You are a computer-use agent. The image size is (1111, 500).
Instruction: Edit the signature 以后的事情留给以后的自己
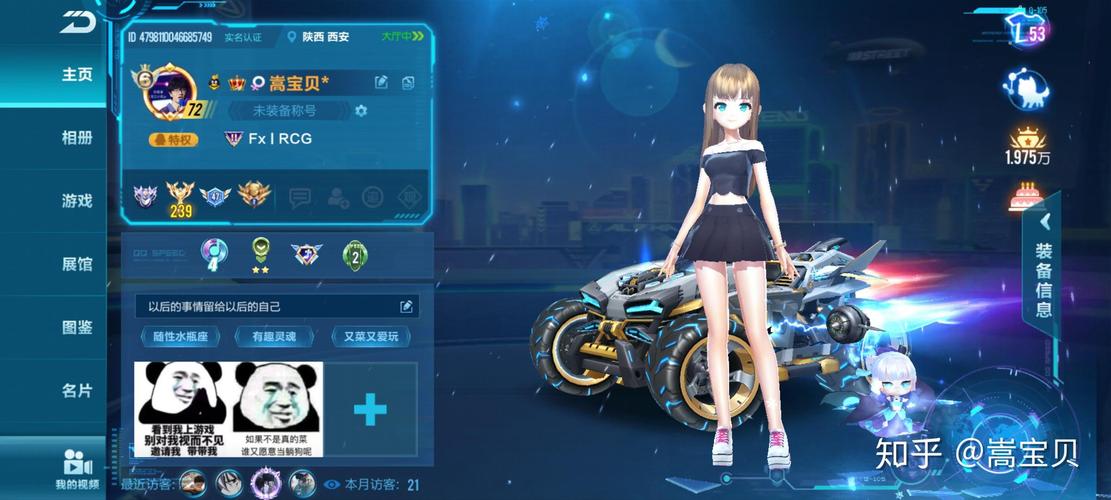[x=406, y=306]
